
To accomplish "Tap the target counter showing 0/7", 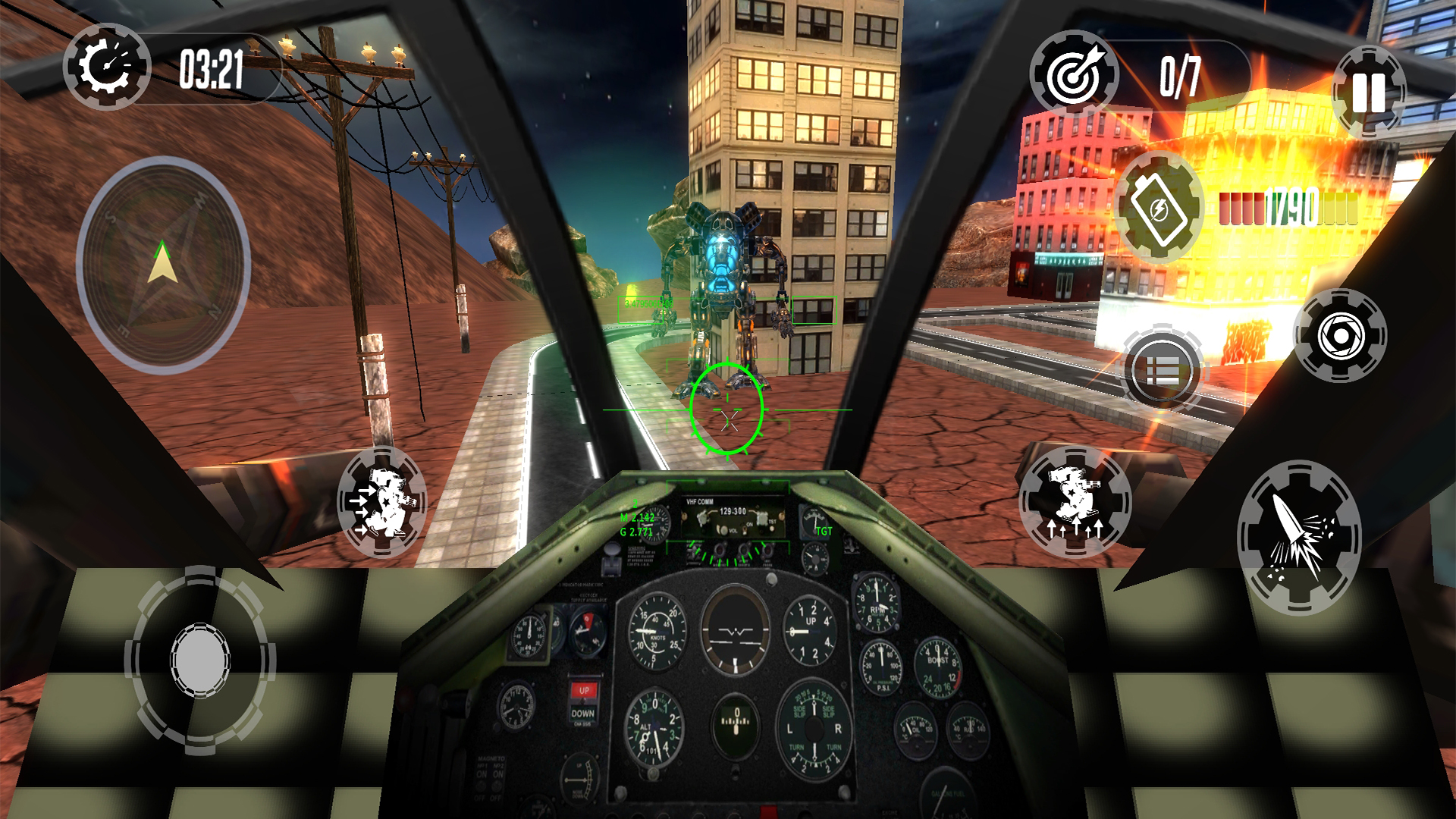I will pos(1178,73).
